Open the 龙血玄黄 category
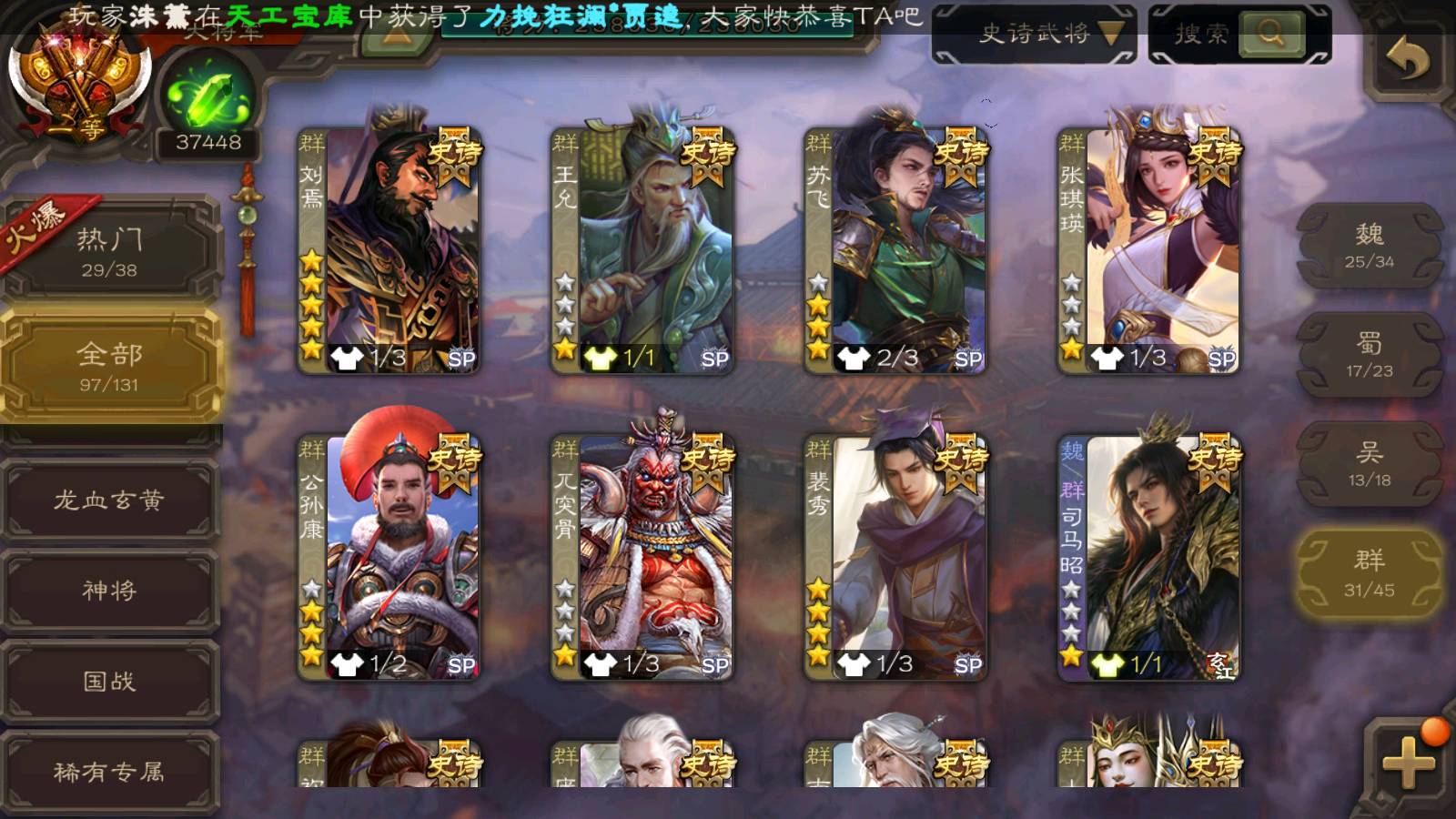 click(110, 500)
